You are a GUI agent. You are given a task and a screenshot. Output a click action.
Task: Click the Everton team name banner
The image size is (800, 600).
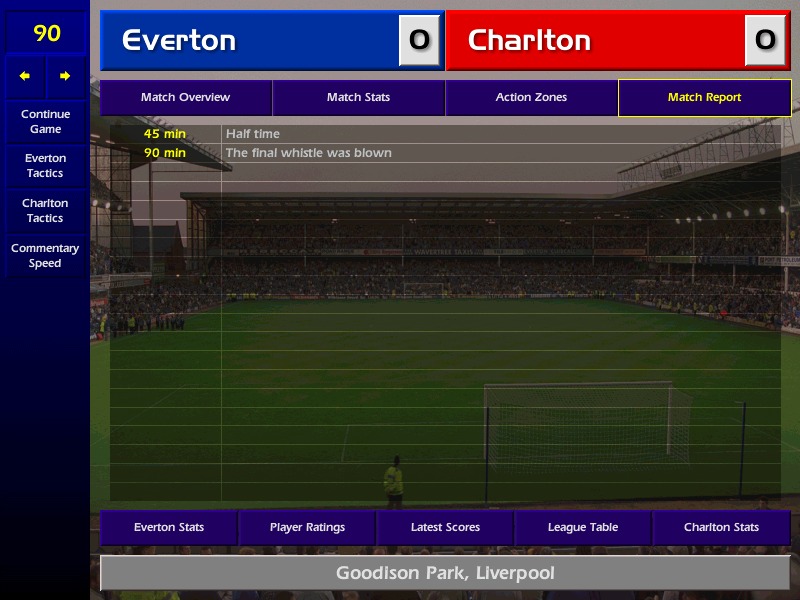pos(250,40)
